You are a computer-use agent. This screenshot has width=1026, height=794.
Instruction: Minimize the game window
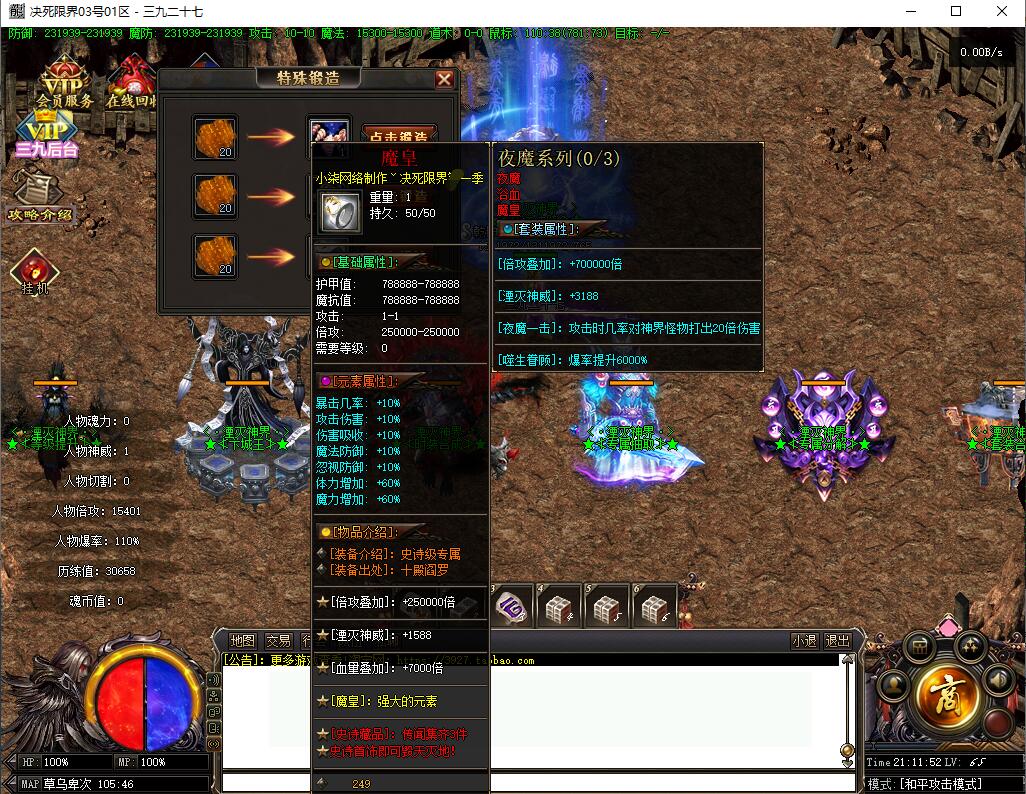click(910, 12)
